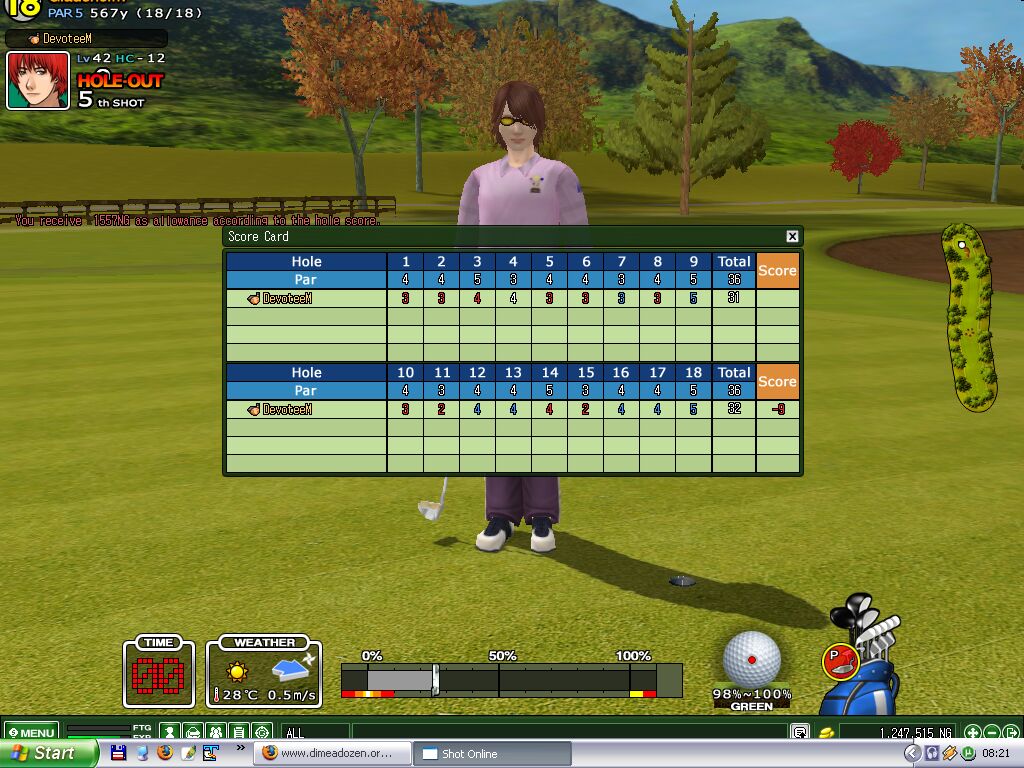Viewport: 1024px width, 768px height.
Task: Click the shot power gauge bar
Action: point(511,679)
